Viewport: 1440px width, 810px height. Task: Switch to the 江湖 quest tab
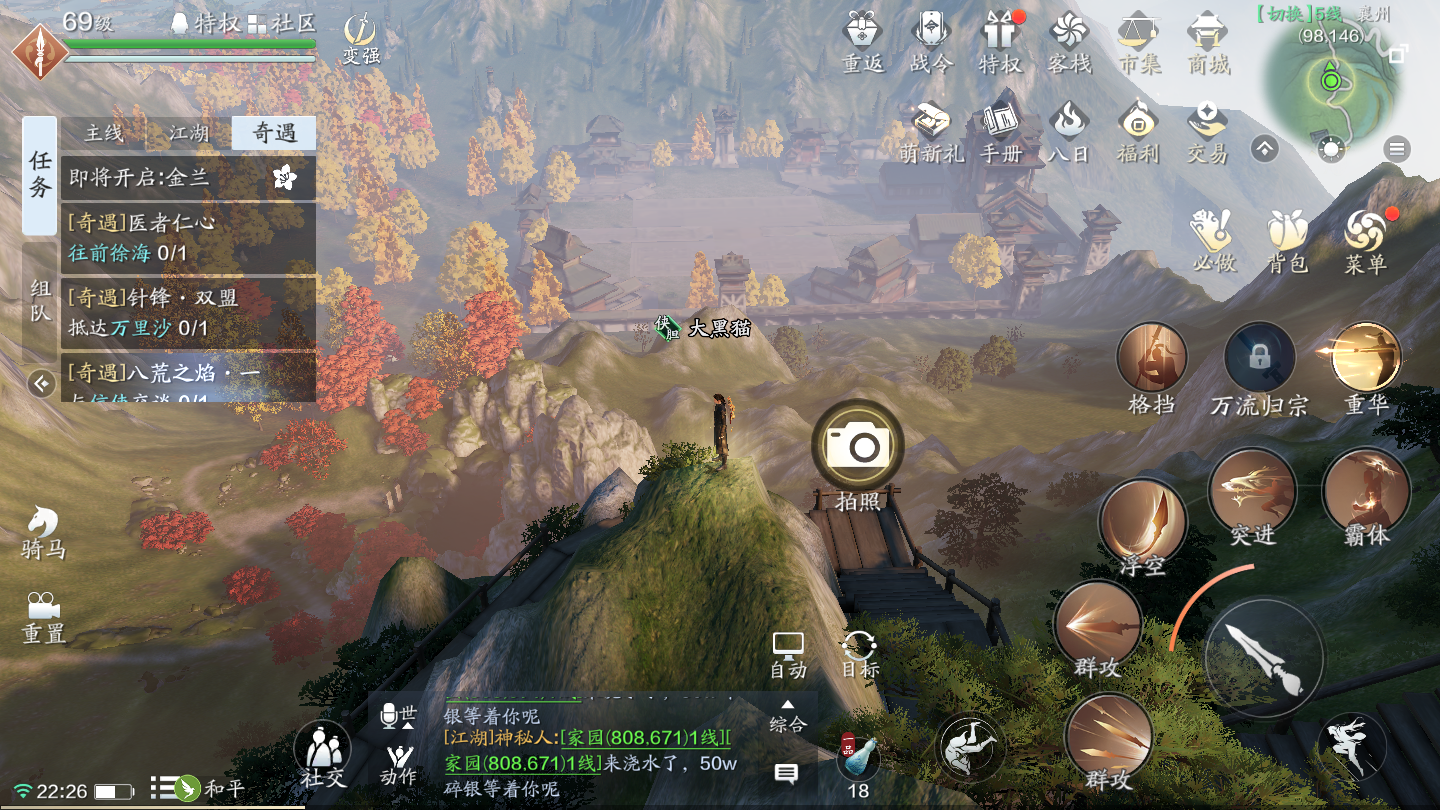tap(189, 133)
